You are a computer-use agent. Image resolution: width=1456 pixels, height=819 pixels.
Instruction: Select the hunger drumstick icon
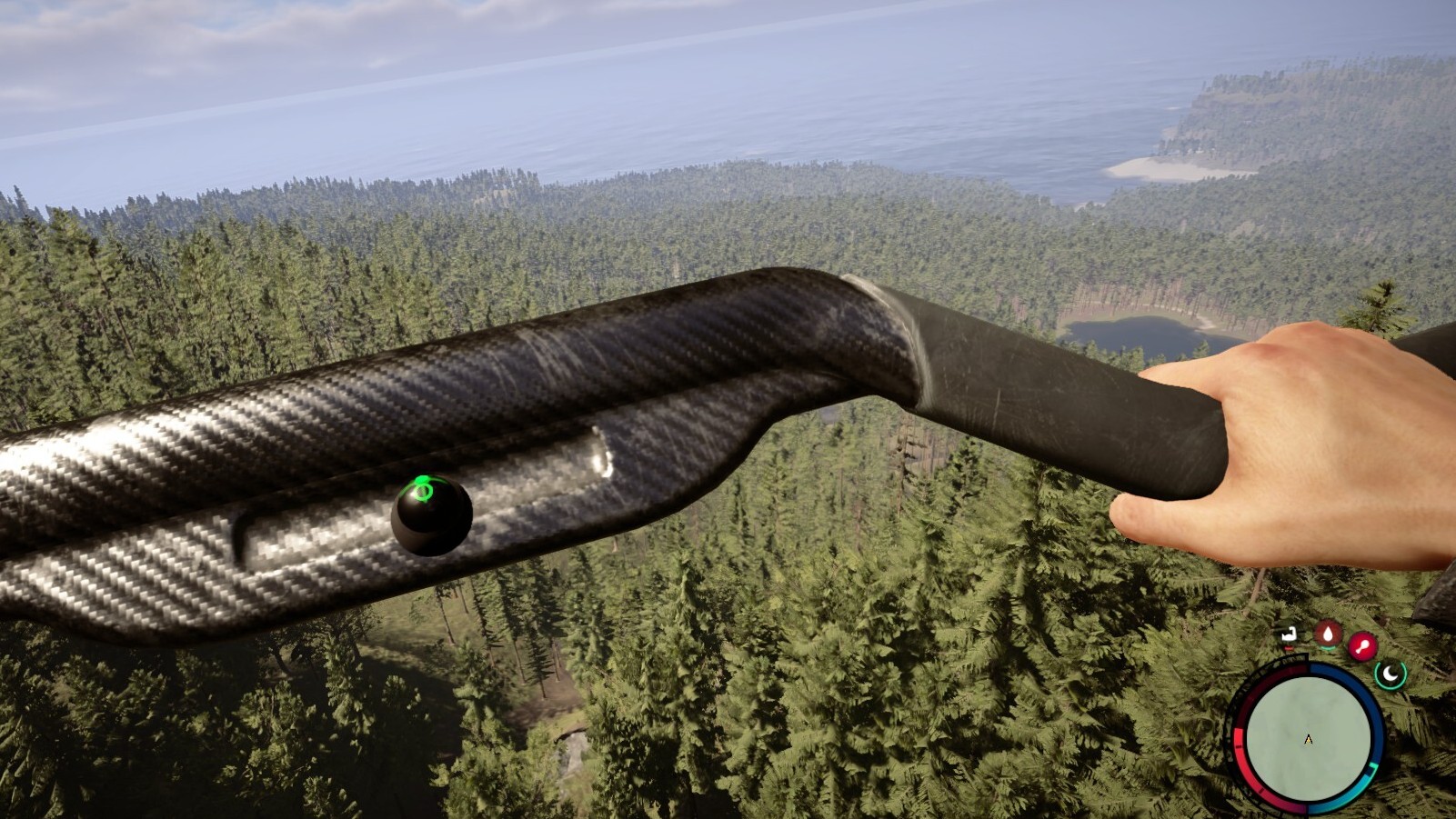(x=1362, y=644)
